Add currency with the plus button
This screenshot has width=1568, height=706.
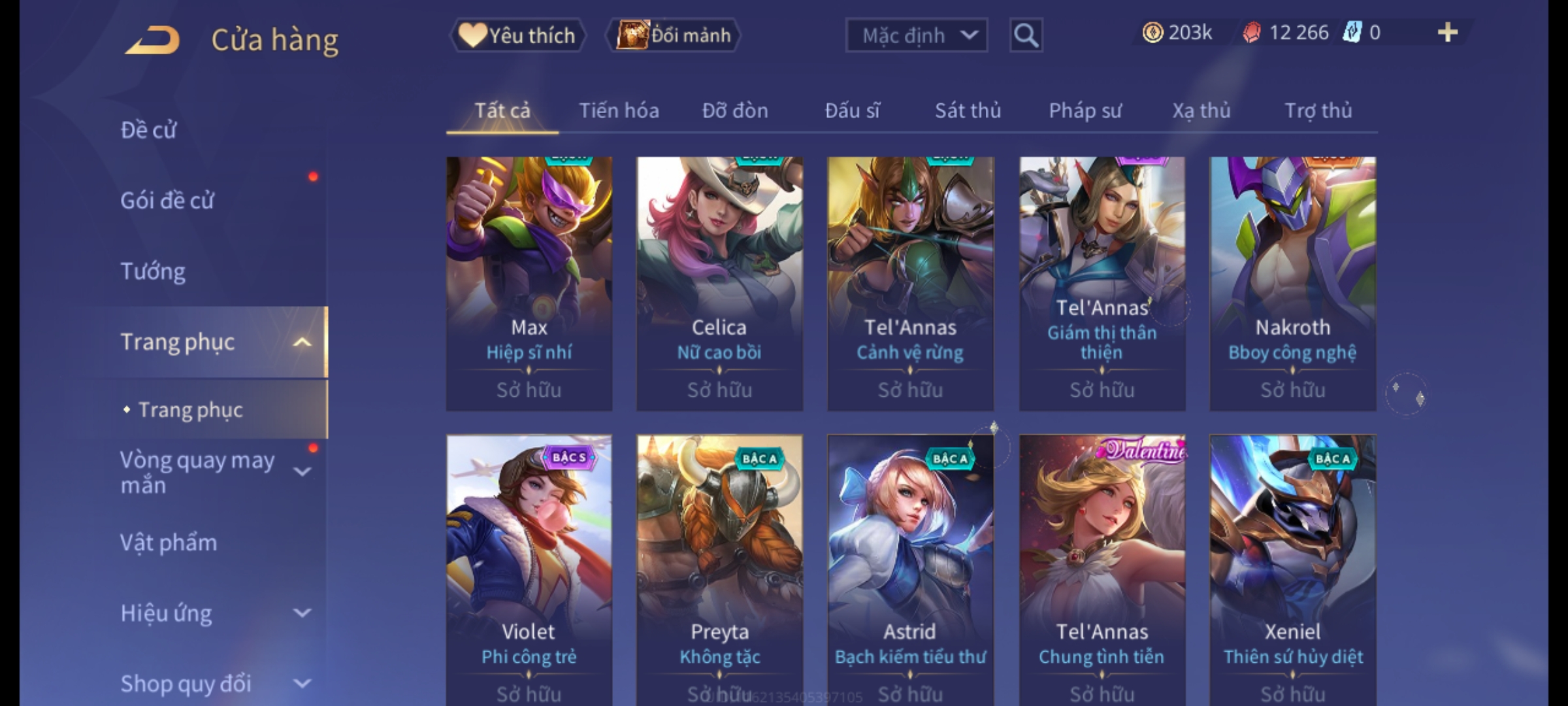(1447, 33)
